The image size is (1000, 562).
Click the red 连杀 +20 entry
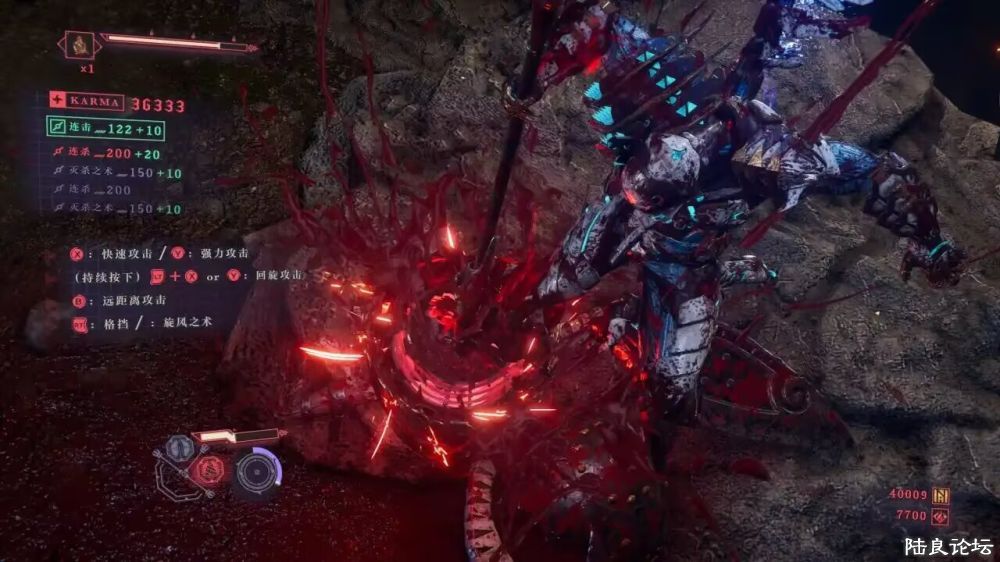click(104, 153)
